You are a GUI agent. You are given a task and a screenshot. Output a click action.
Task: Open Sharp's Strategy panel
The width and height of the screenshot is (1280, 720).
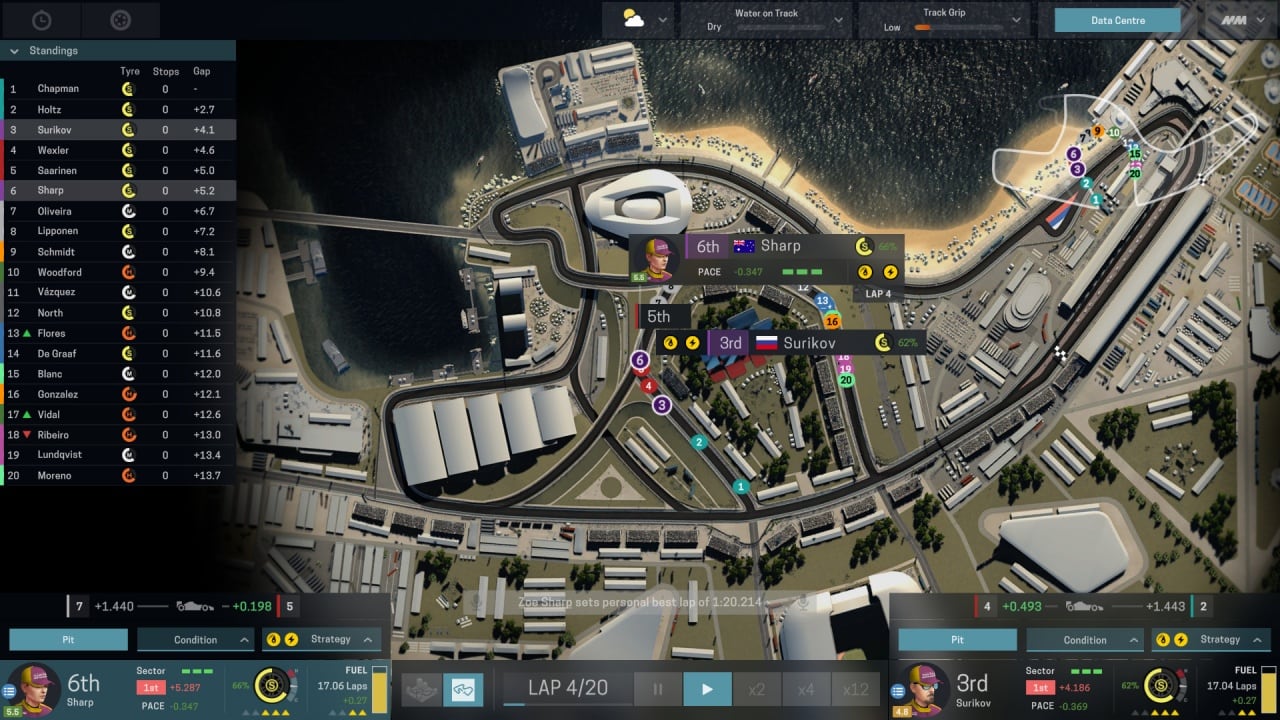click(321, 640)
